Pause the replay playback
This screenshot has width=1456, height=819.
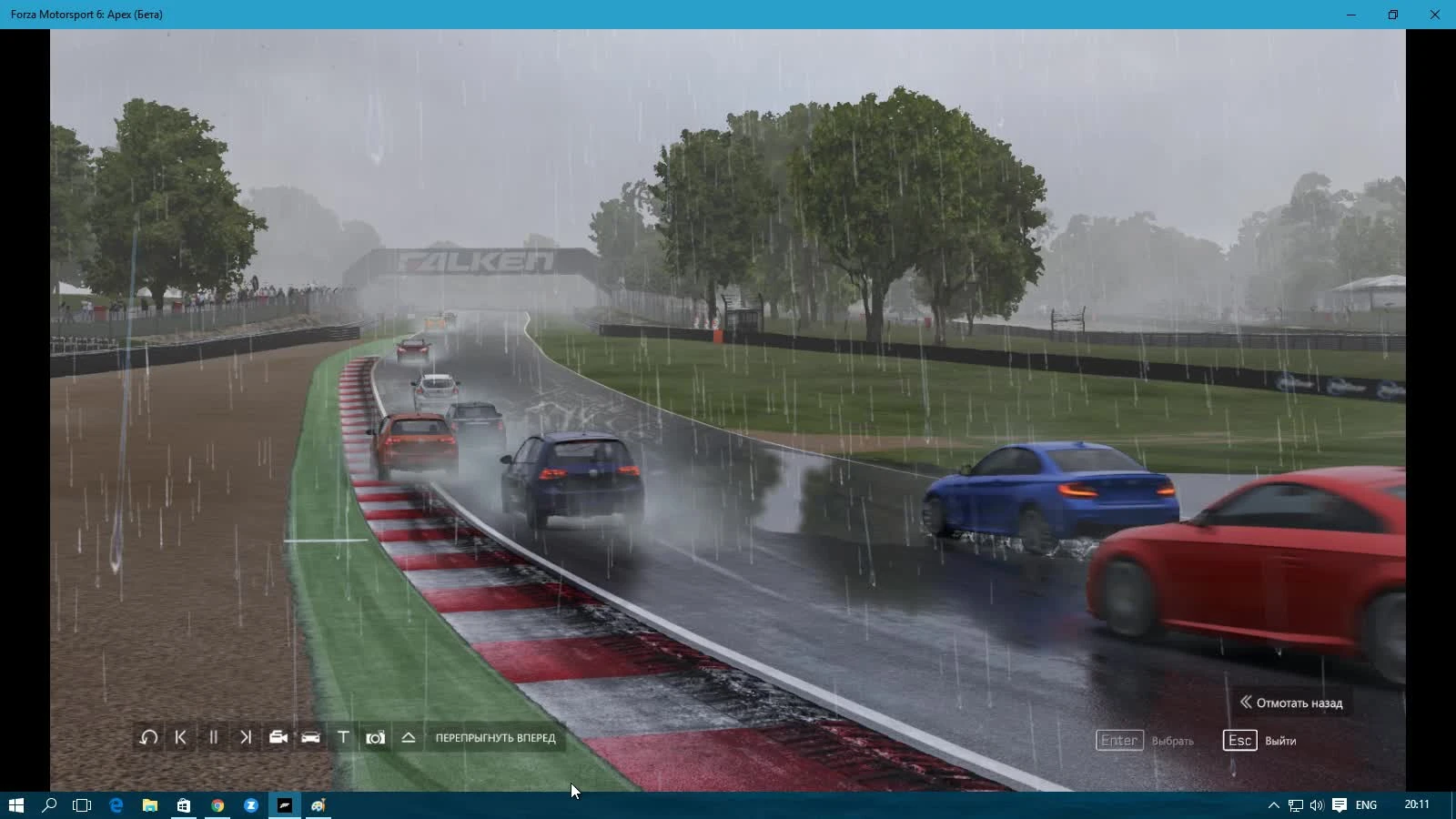213,738
